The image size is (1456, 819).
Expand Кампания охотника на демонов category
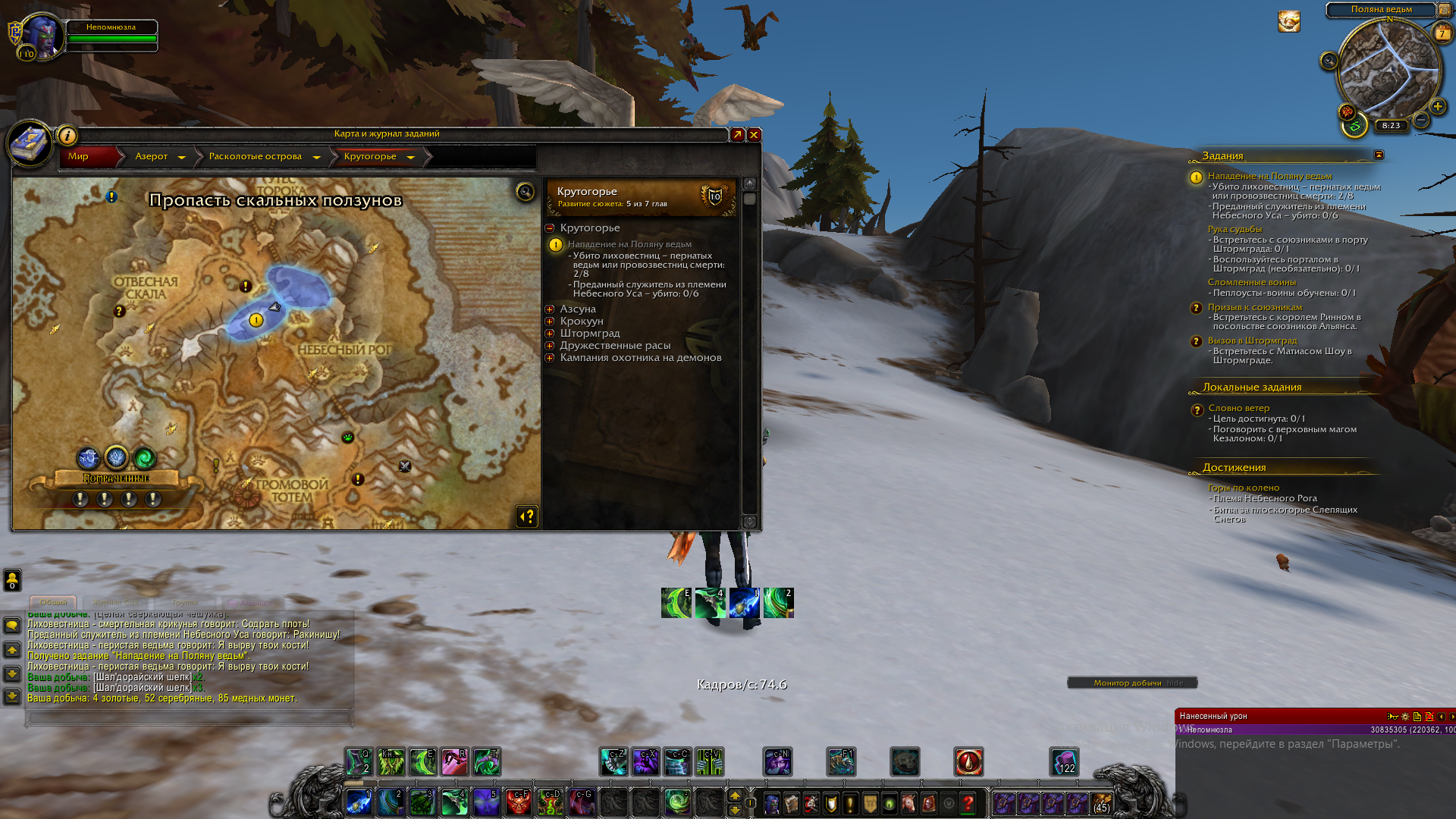point(550,358)
